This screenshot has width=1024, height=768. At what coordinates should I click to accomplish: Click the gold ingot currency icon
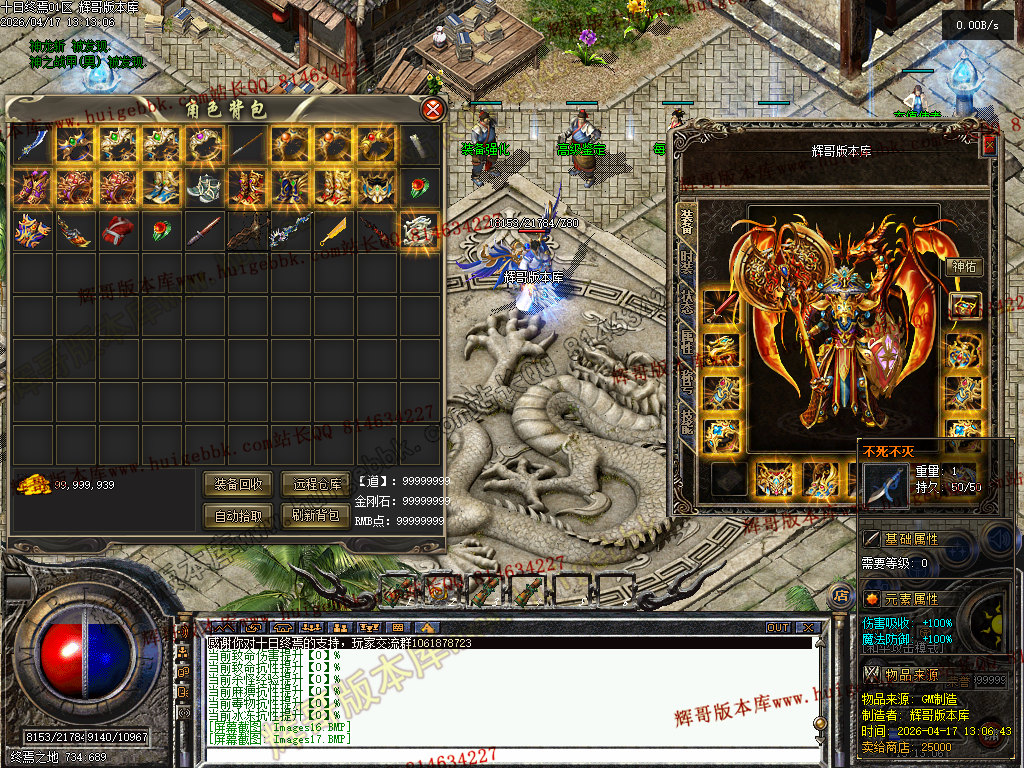point(34,484)
